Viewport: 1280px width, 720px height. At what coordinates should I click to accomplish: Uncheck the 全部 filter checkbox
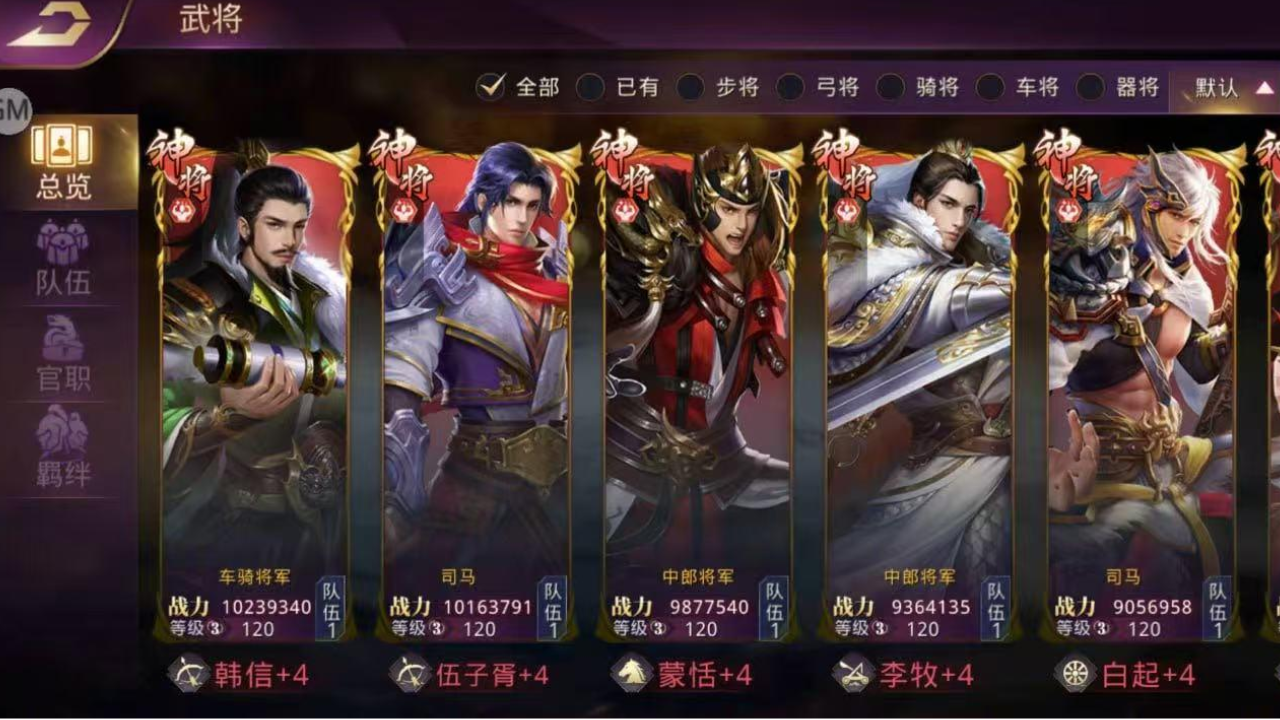click(x=490, y=87)
